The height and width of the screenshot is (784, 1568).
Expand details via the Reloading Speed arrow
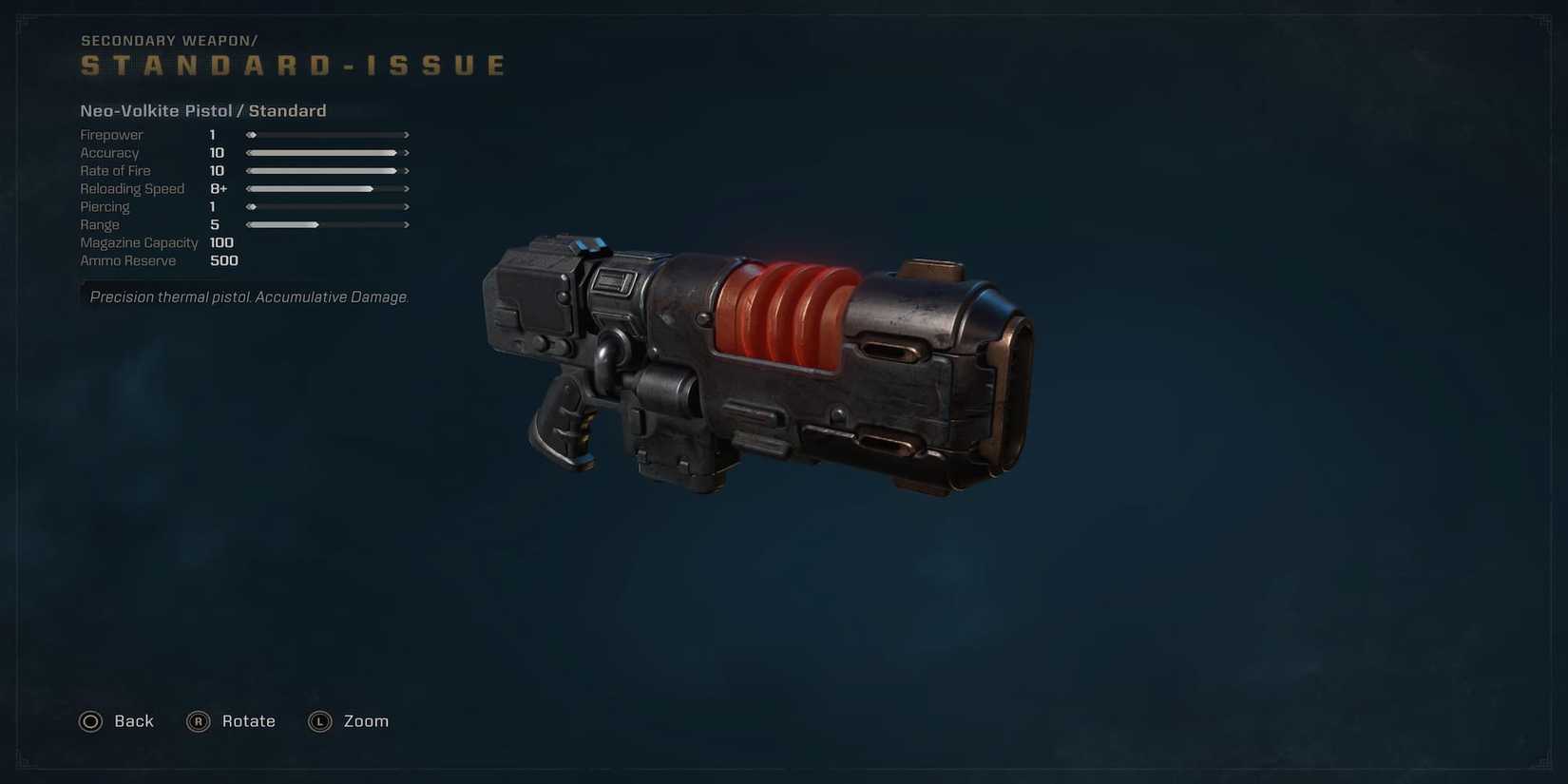point(407,188)
